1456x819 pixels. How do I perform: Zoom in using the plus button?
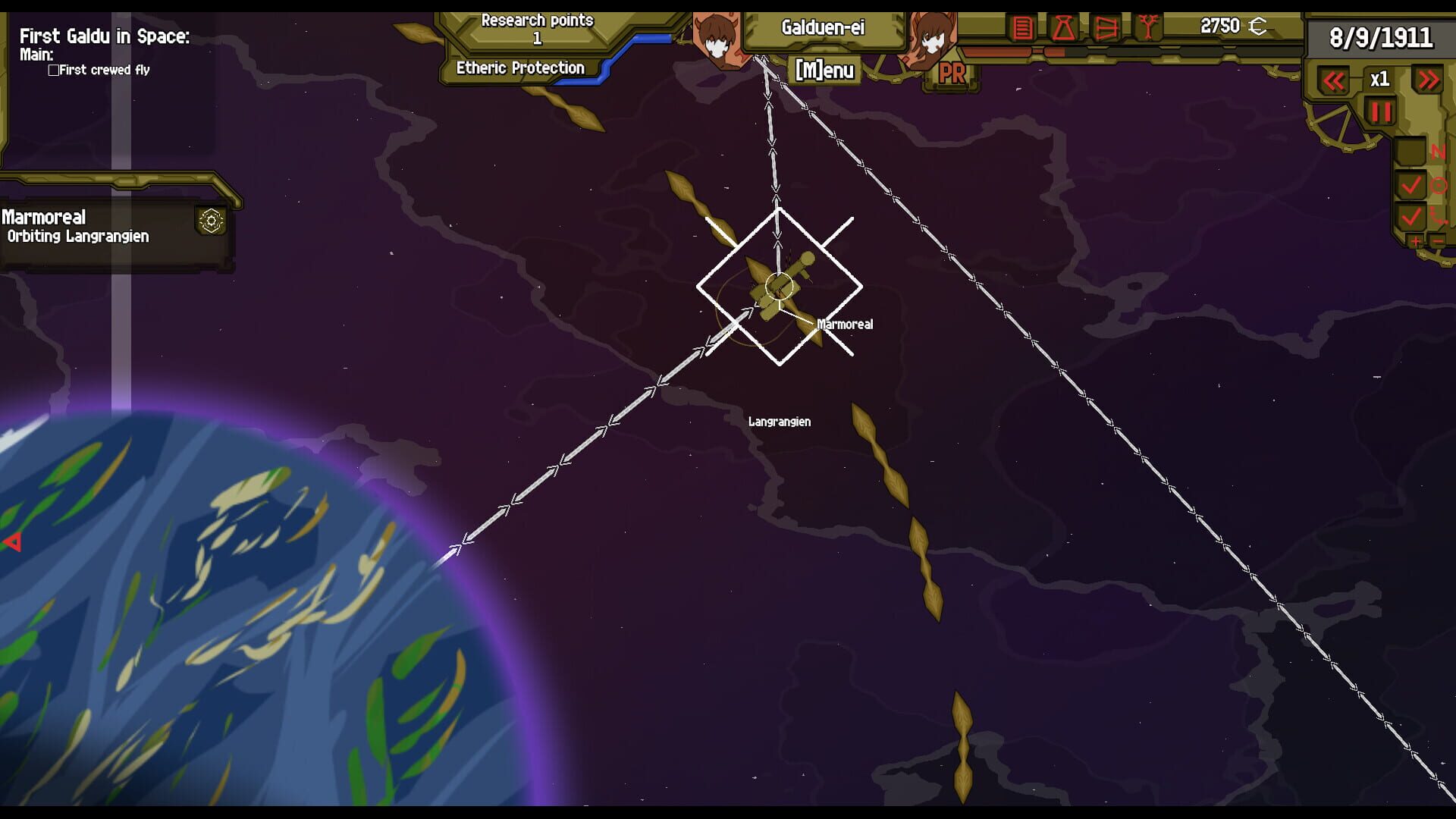[1416, 241]
